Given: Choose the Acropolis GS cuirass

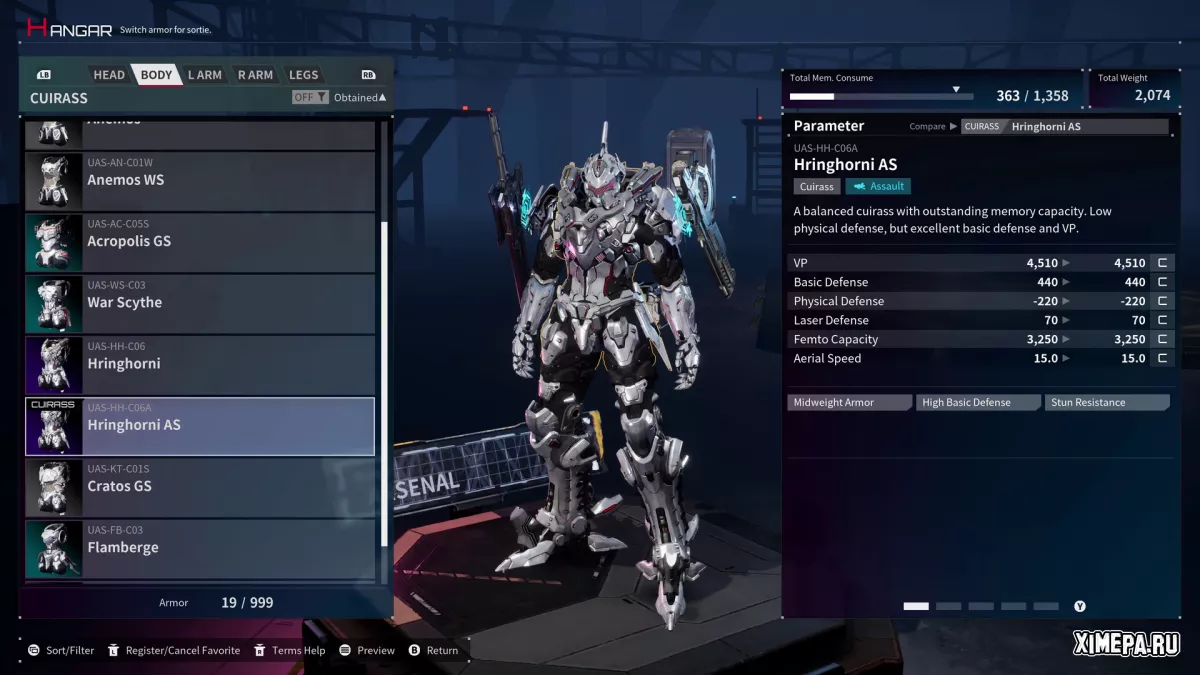Looking at the screenshot, I should (x=200, y=242).
